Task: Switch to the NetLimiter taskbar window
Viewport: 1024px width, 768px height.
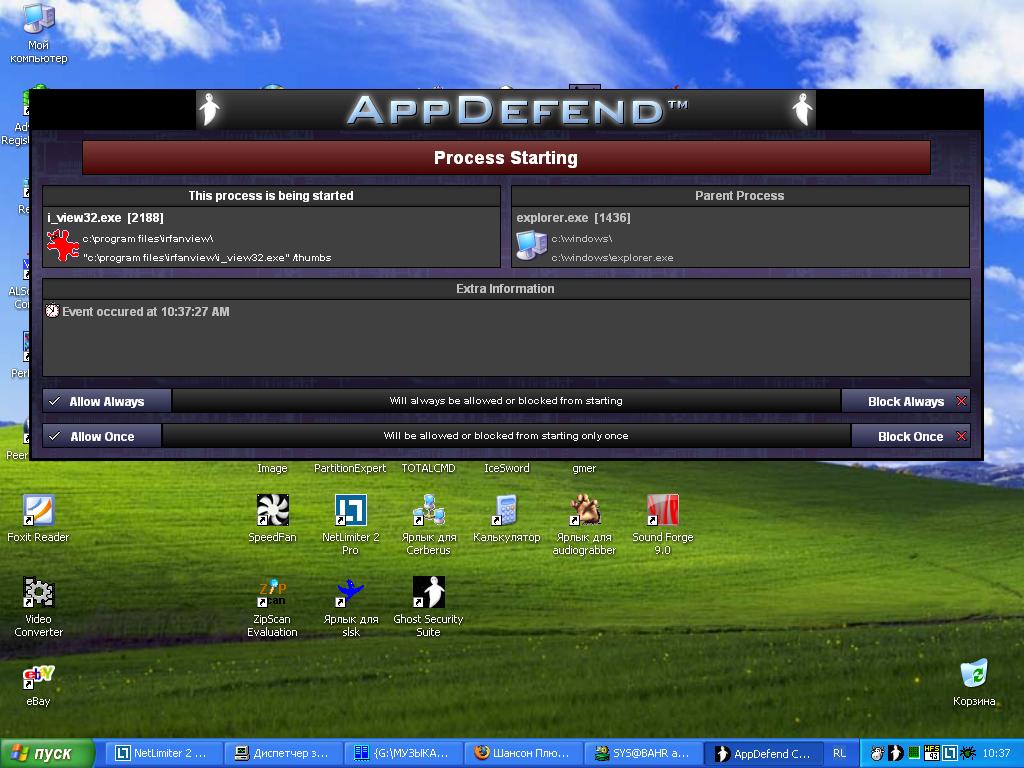Action: click(162, 753)
